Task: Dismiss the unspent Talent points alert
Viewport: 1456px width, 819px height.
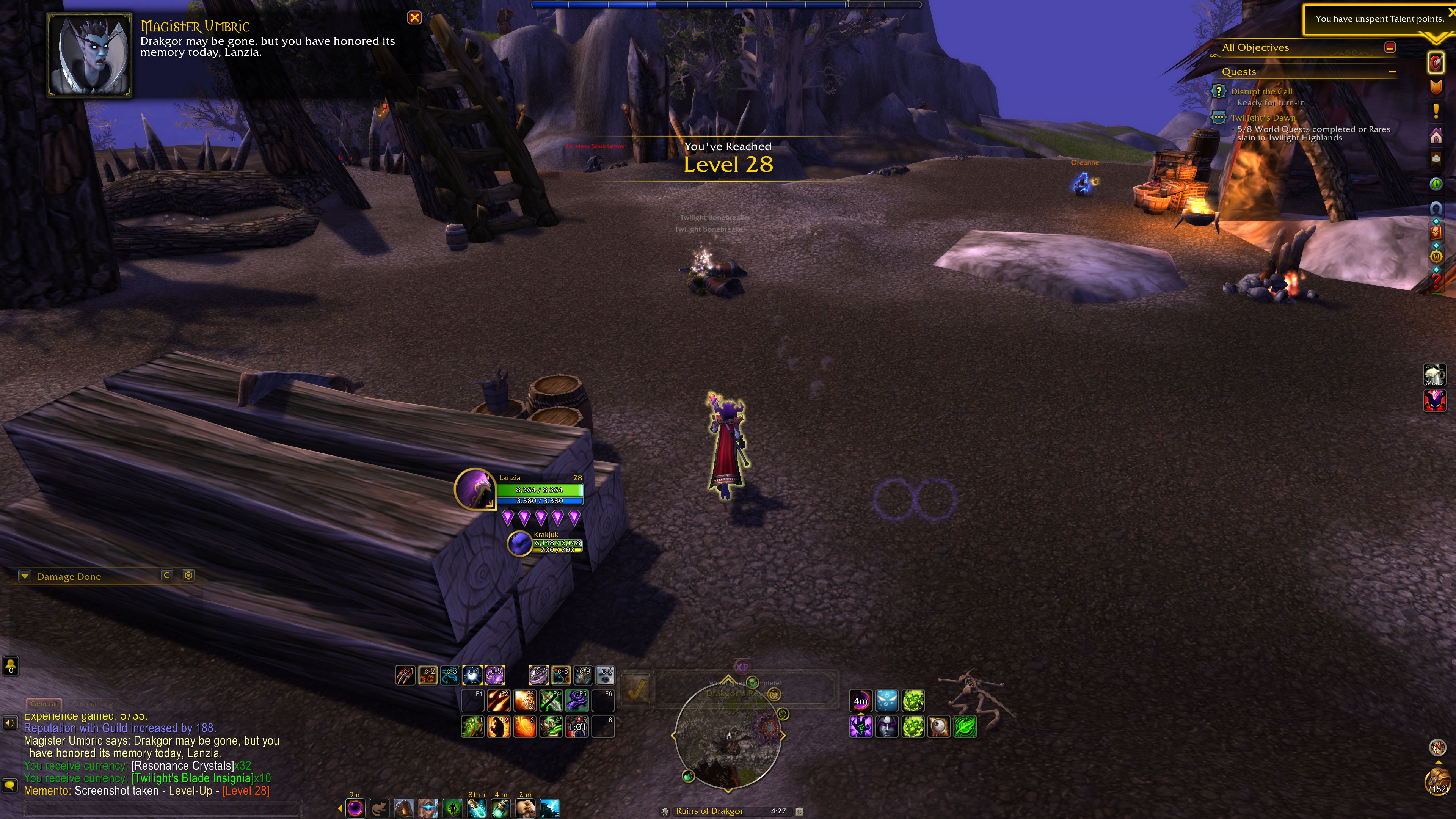Action: click(x=1451, y=12)
